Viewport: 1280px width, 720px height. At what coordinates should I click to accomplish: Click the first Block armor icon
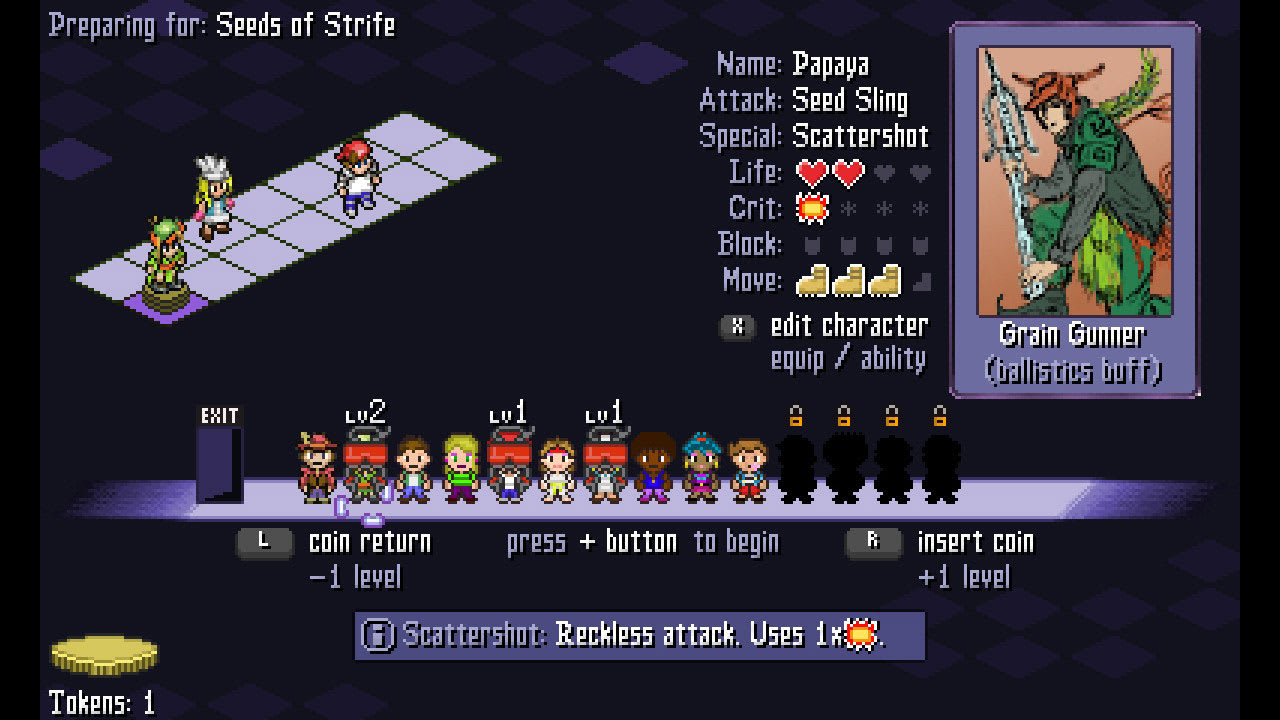point(812,245)
